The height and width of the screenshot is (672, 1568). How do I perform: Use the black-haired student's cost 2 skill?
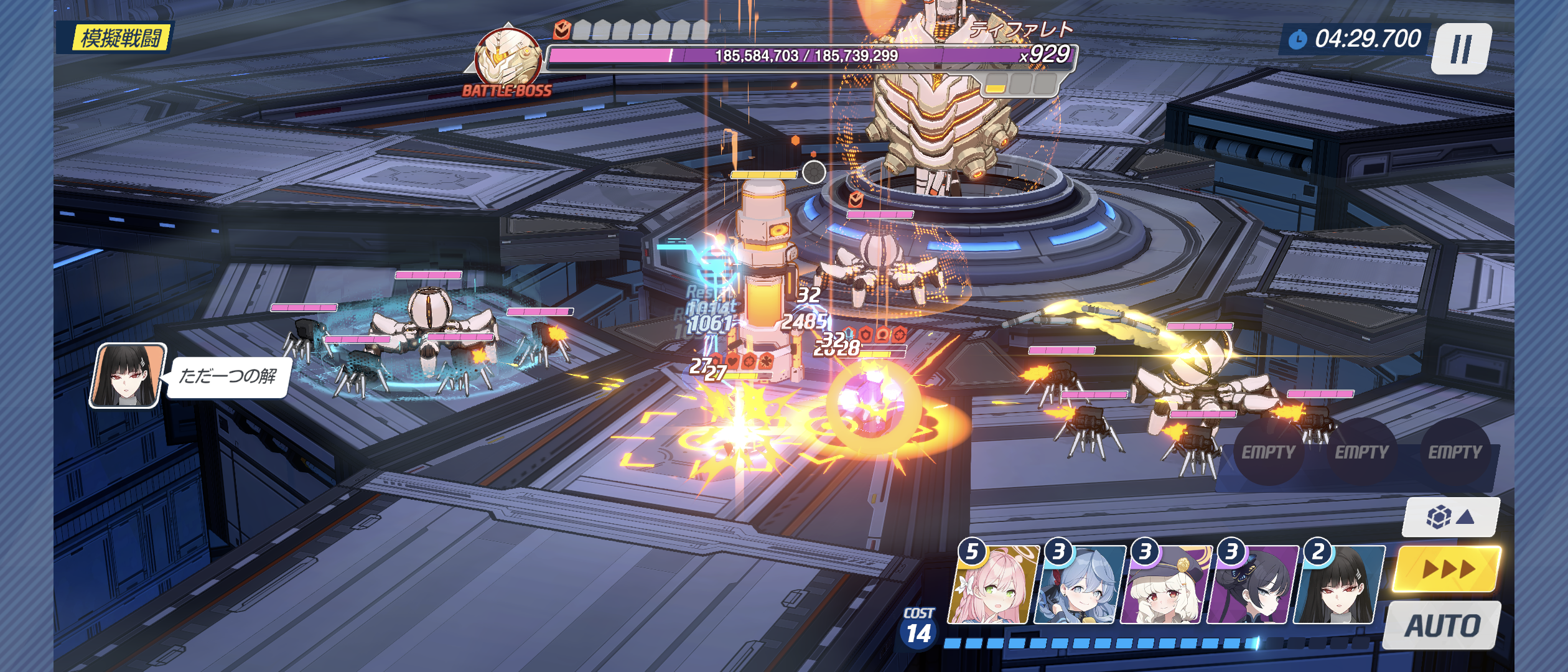tap(1339, 586)
